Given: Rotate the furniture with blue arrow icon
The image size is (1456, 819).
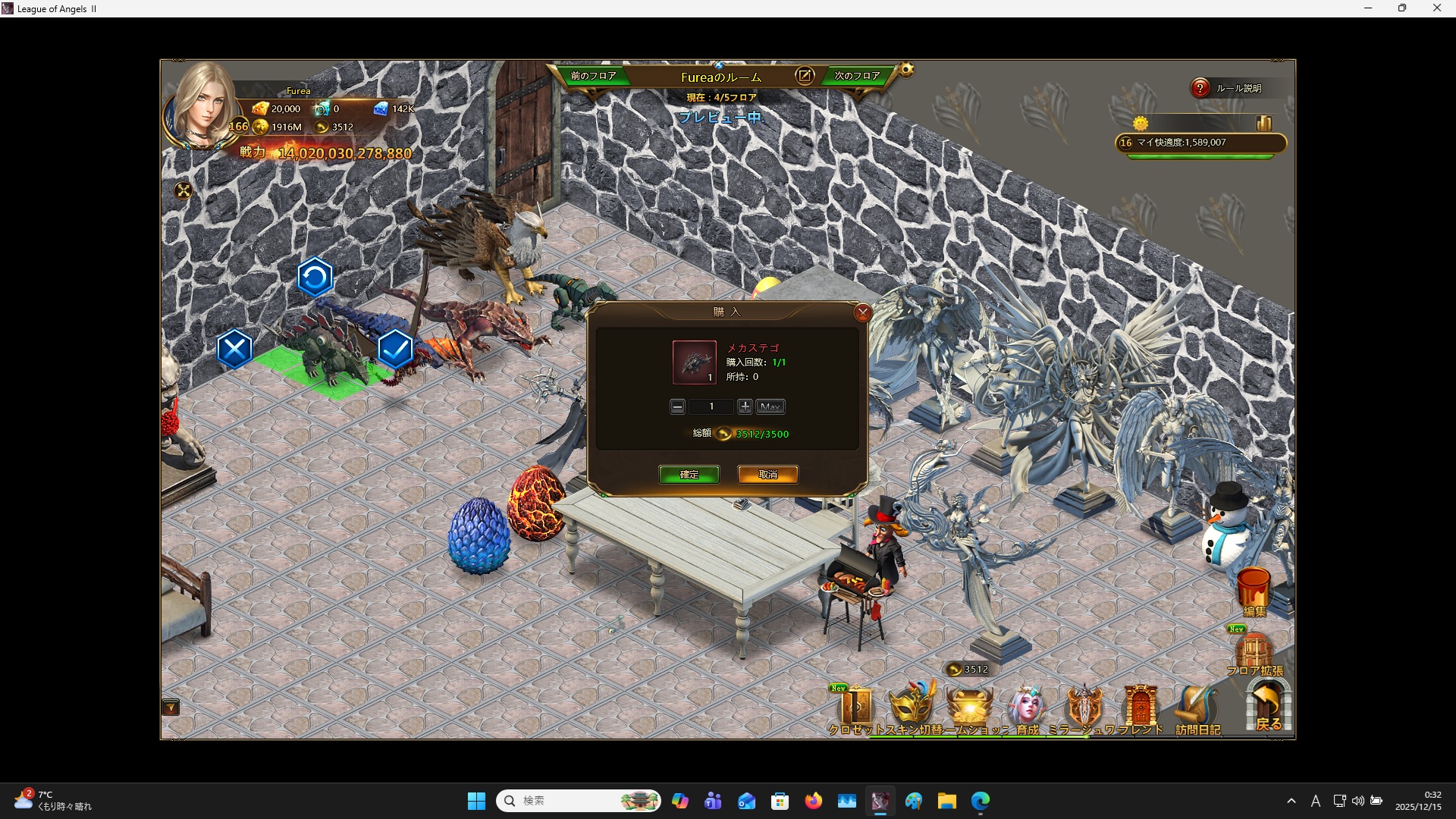Looking at the screenshot, I should [315, 278].
